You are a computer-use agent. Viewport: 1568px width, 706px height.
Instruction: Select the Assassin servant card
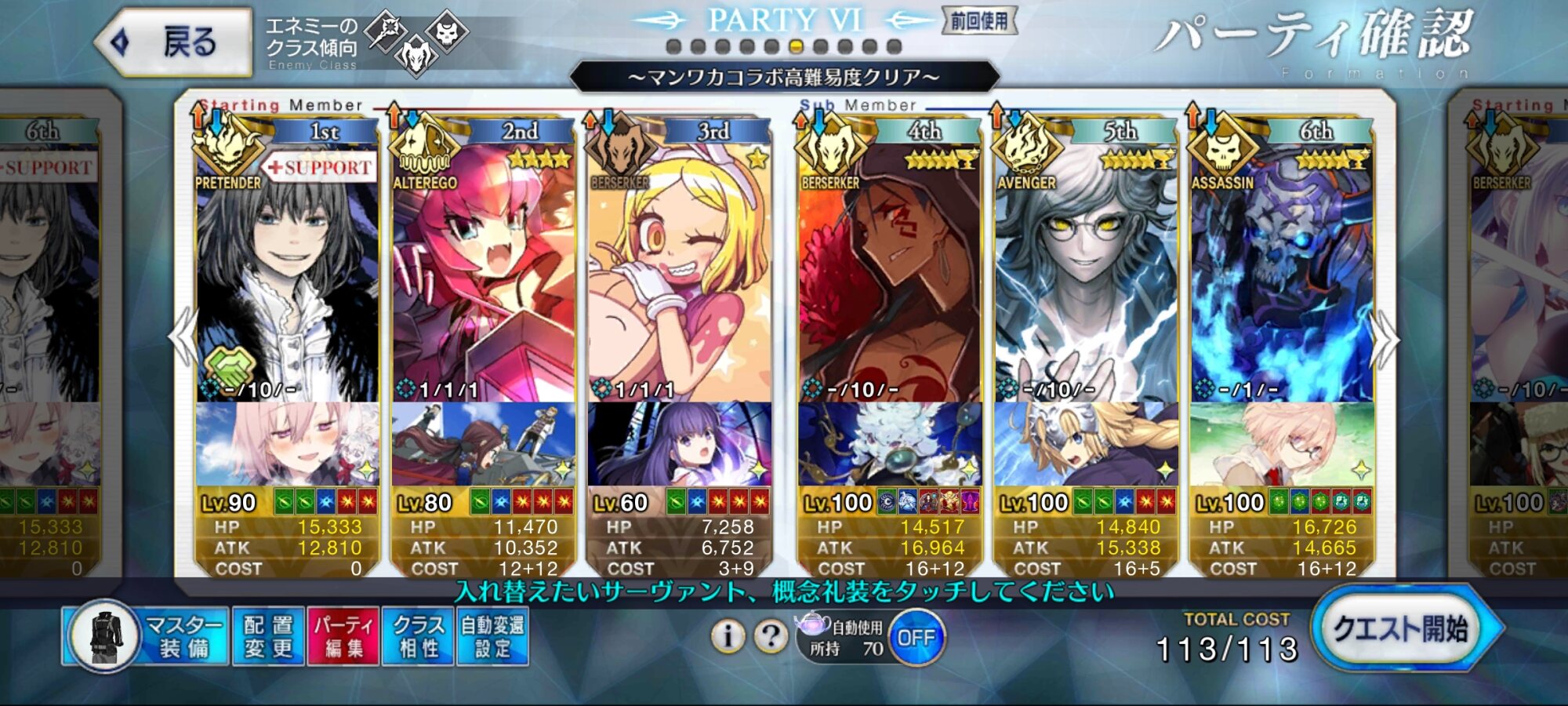(1281, 275)
